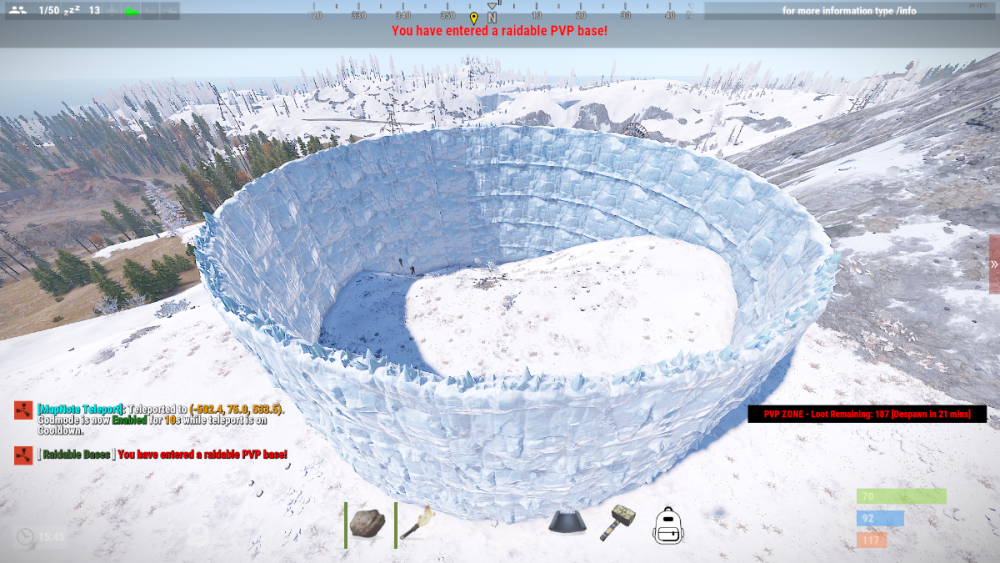Open the backpack icon
The width and height of the screenshot is (1000, 563).
668,525
